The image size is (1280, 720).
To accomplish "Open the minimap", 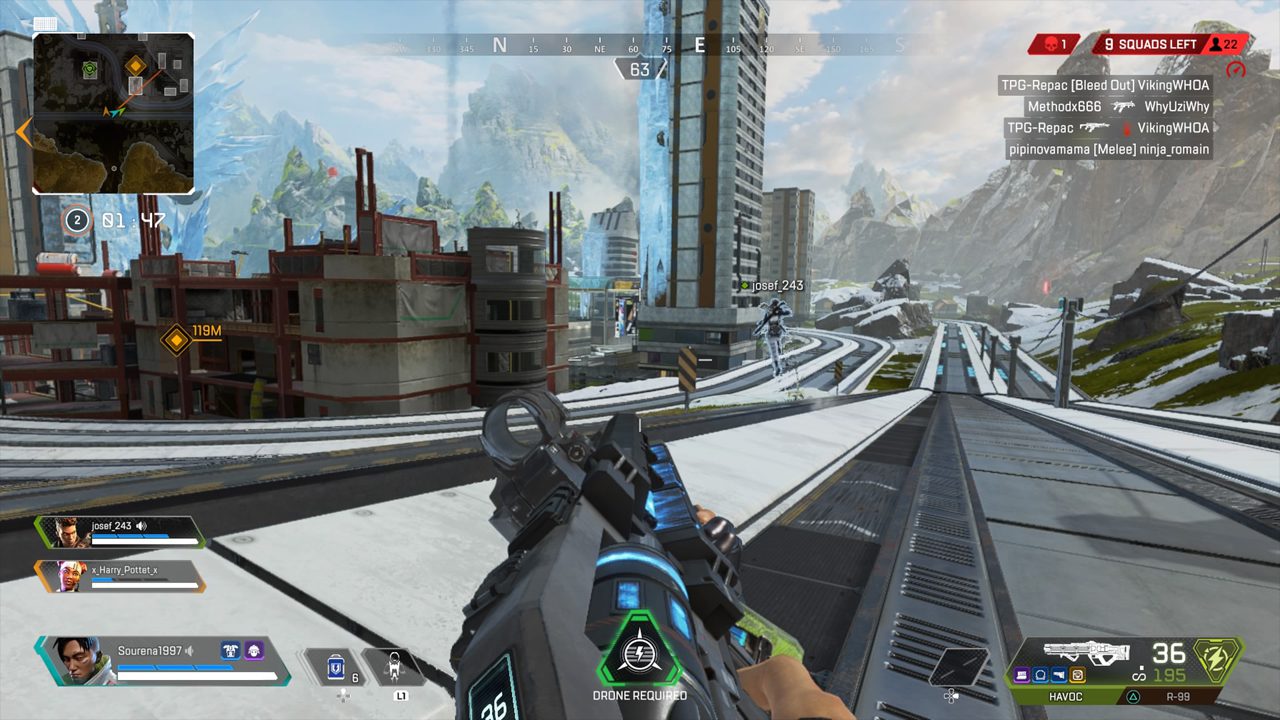I will (113, 113).
